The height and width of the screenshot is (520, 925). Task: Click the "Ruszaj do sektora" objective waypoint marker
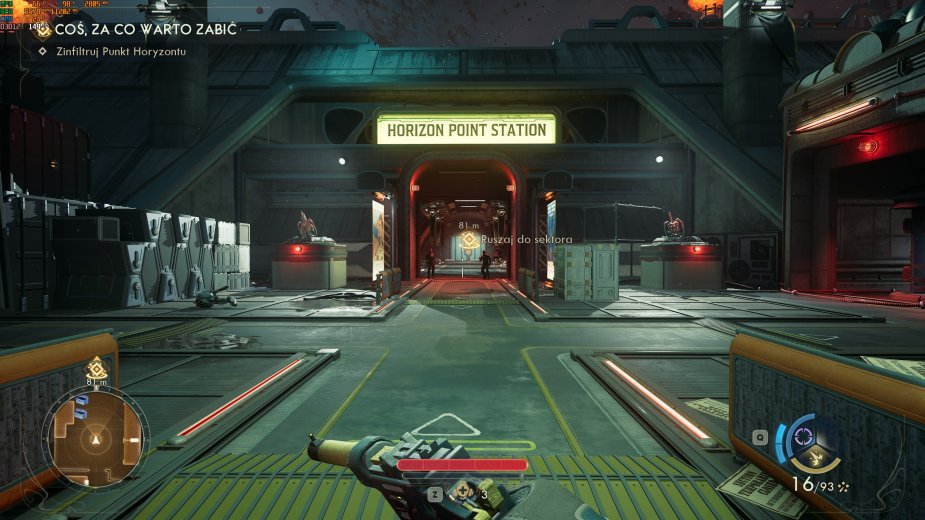(466, 242)
